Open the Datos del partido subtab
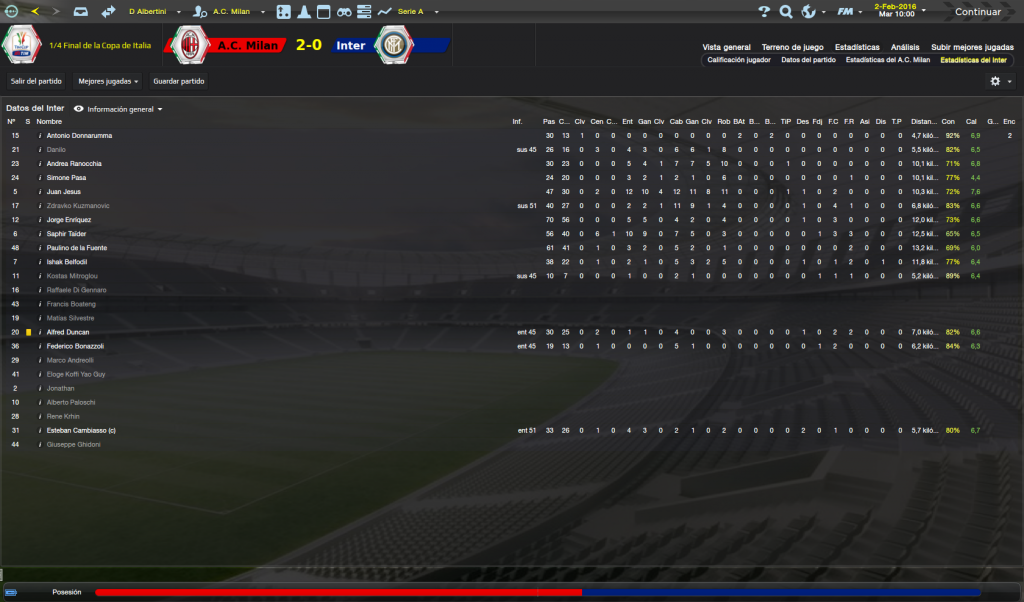Image resolution: width=1024 pixels, height=602 pixels. 808,60
